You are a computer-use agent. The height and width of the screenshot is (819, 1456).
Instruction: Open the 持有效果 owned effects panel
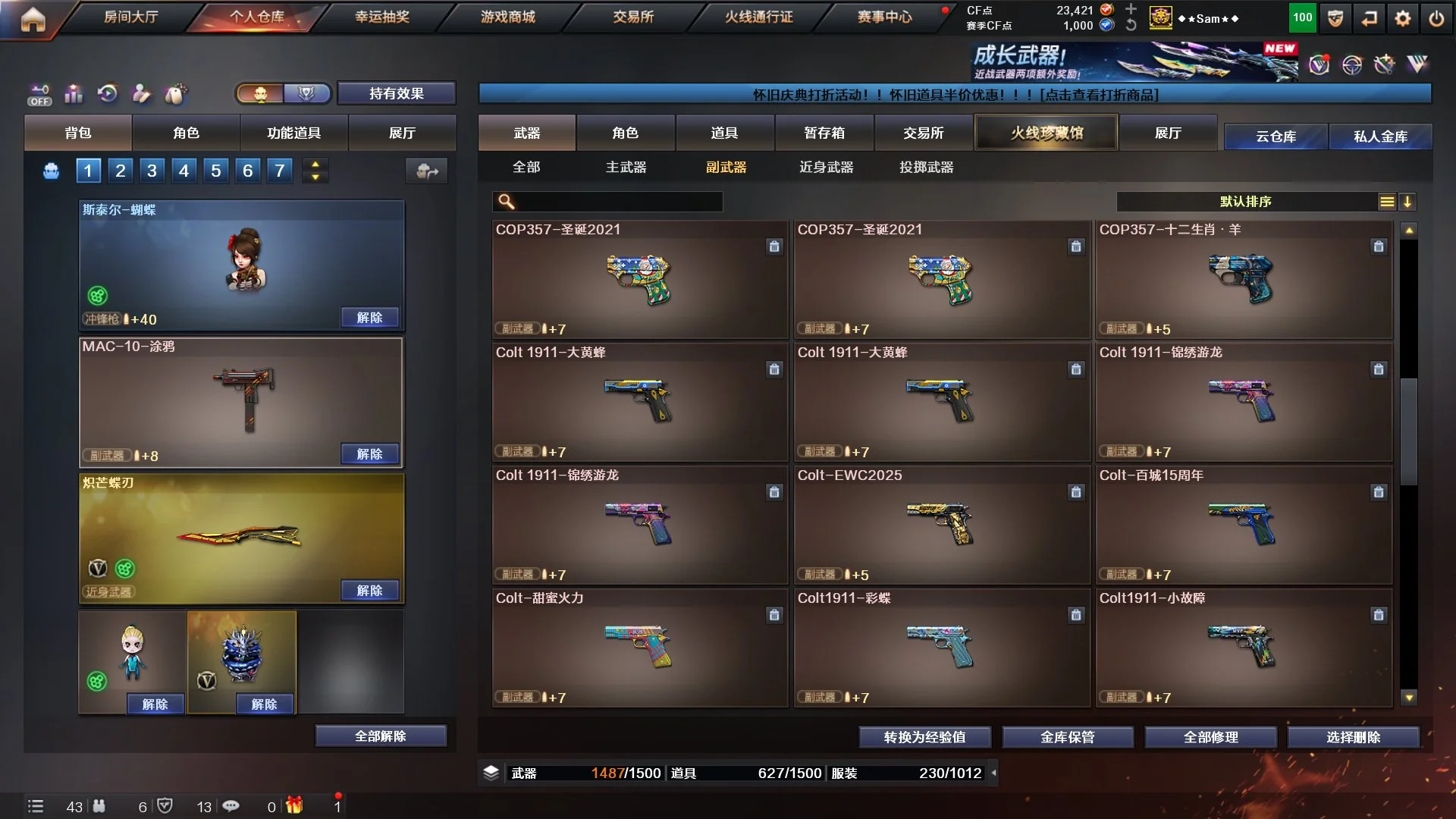coord(396,93)
